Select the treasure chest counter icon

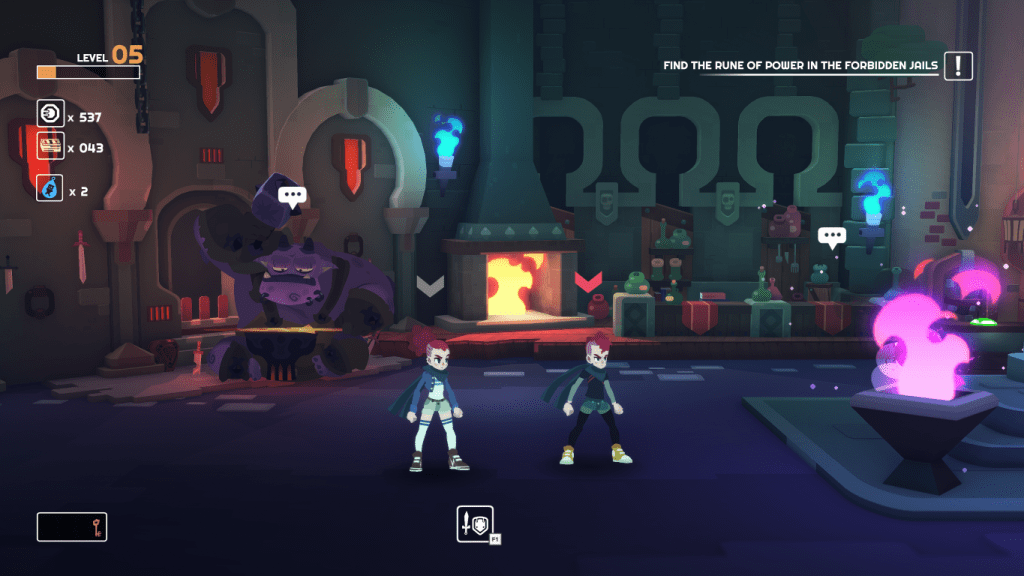(50, 146)
